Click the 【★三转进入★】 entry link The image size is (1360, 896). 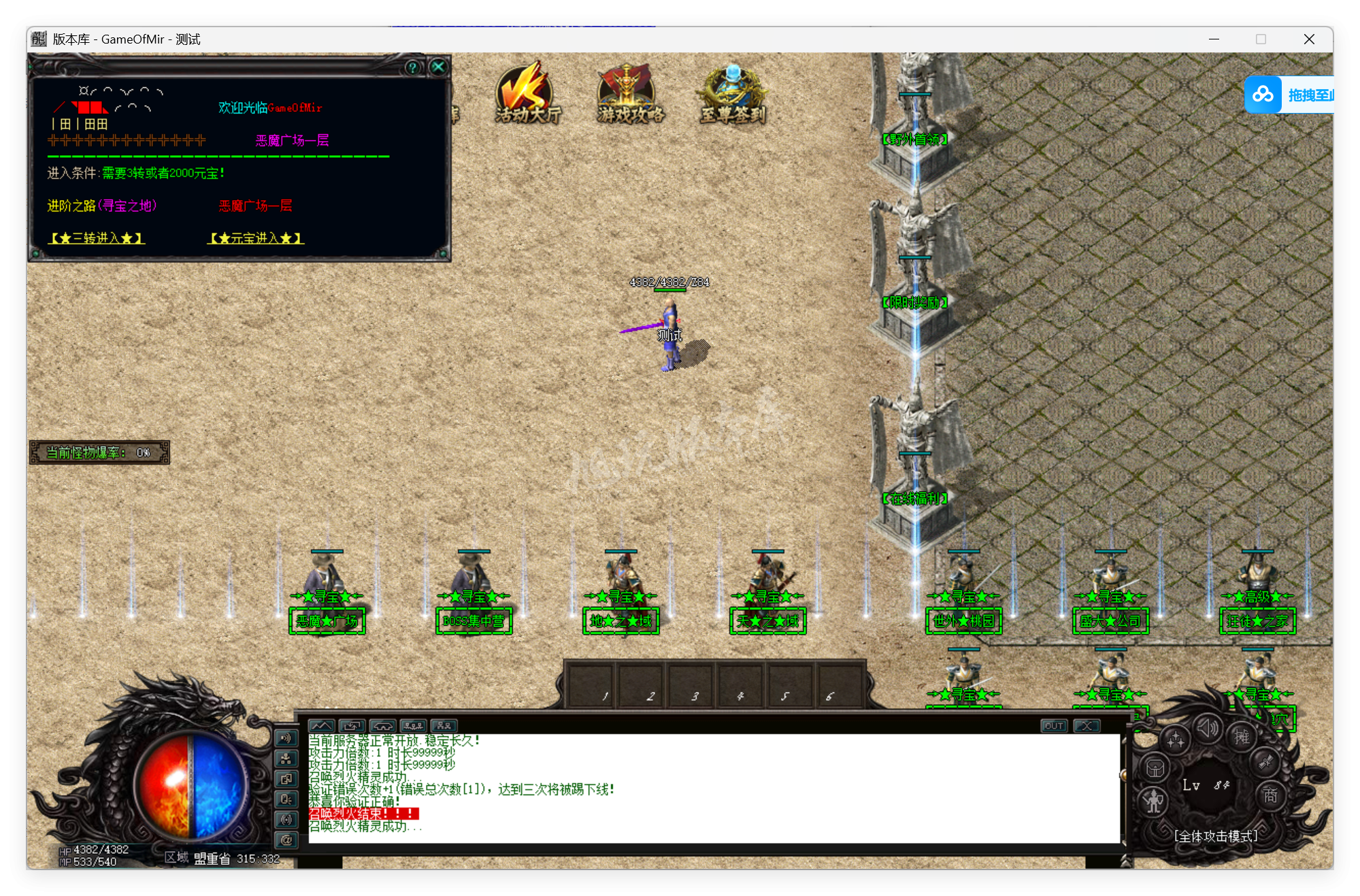[95, 238]
